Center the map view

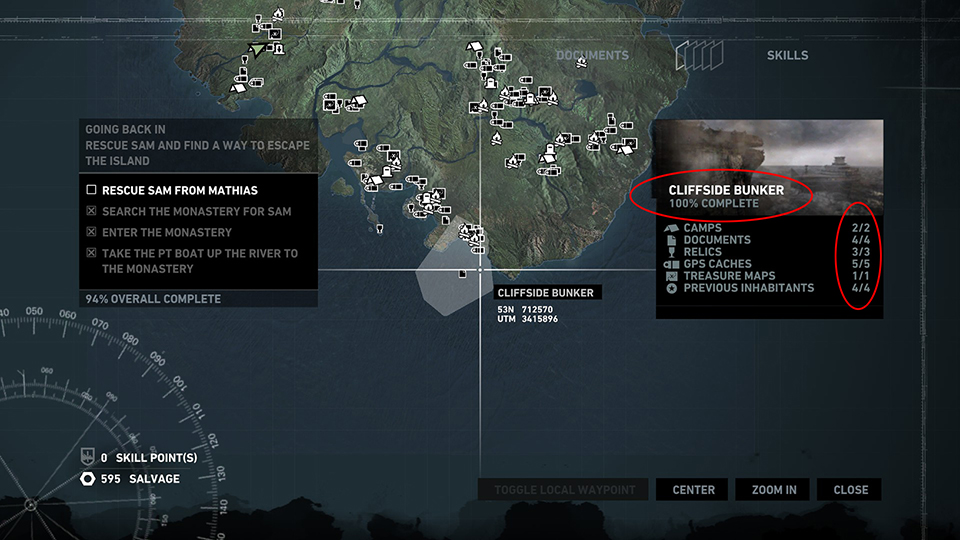(693, 490)
